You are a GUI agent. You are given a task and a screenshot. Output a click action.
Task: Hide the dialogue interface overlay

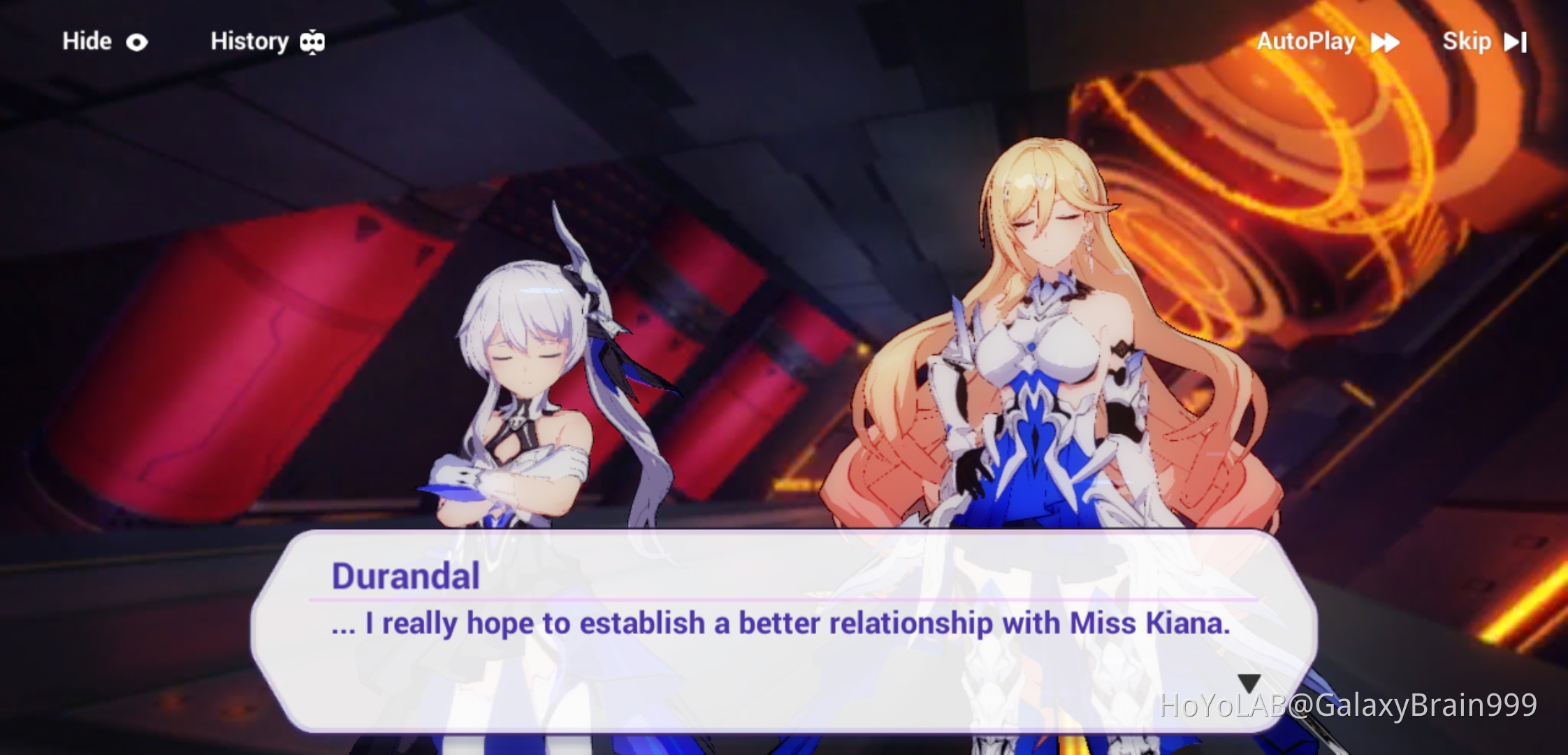click(x=85, y=41)
